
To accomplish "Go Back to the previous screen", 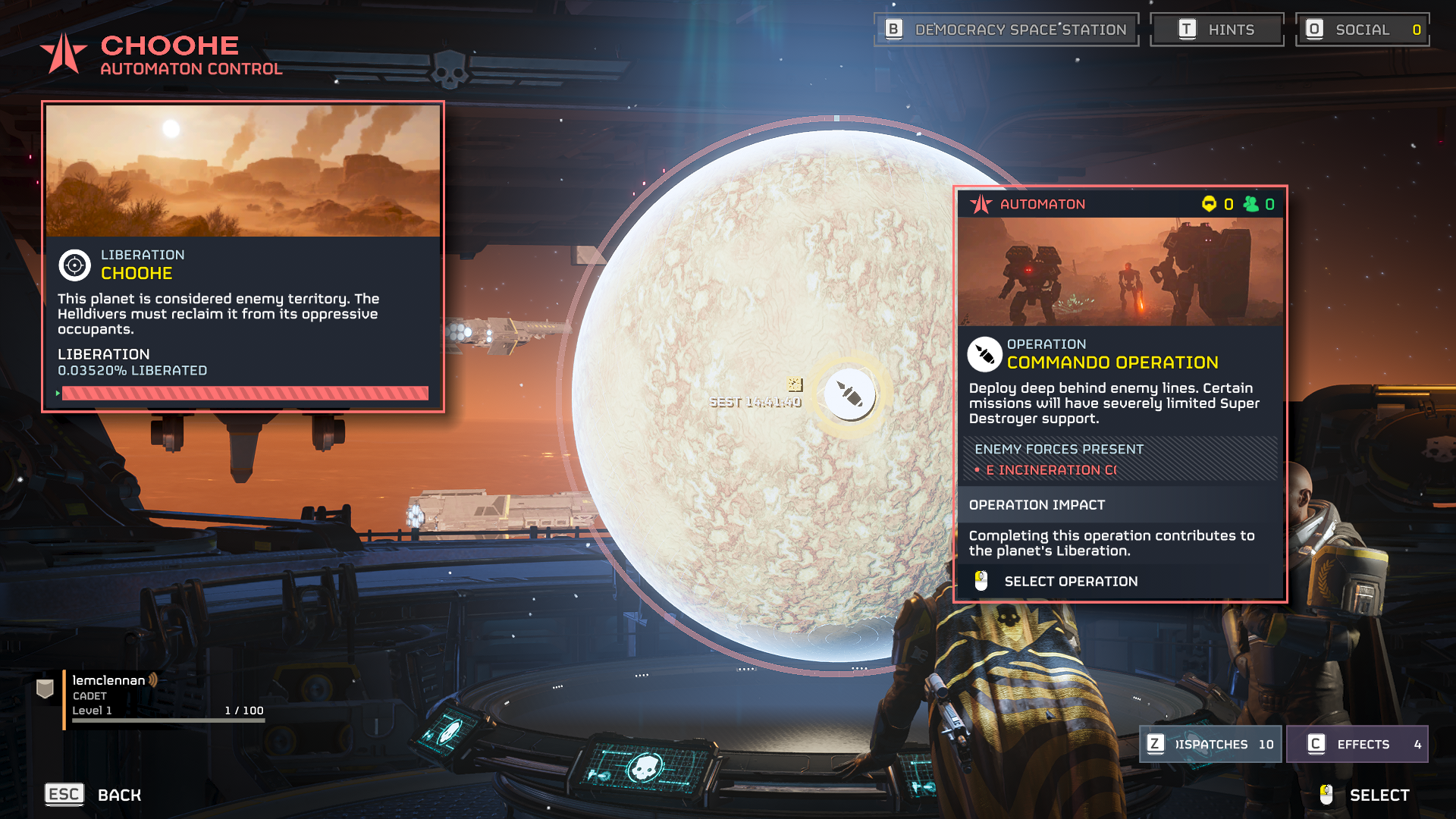I will tap(94, 795).
